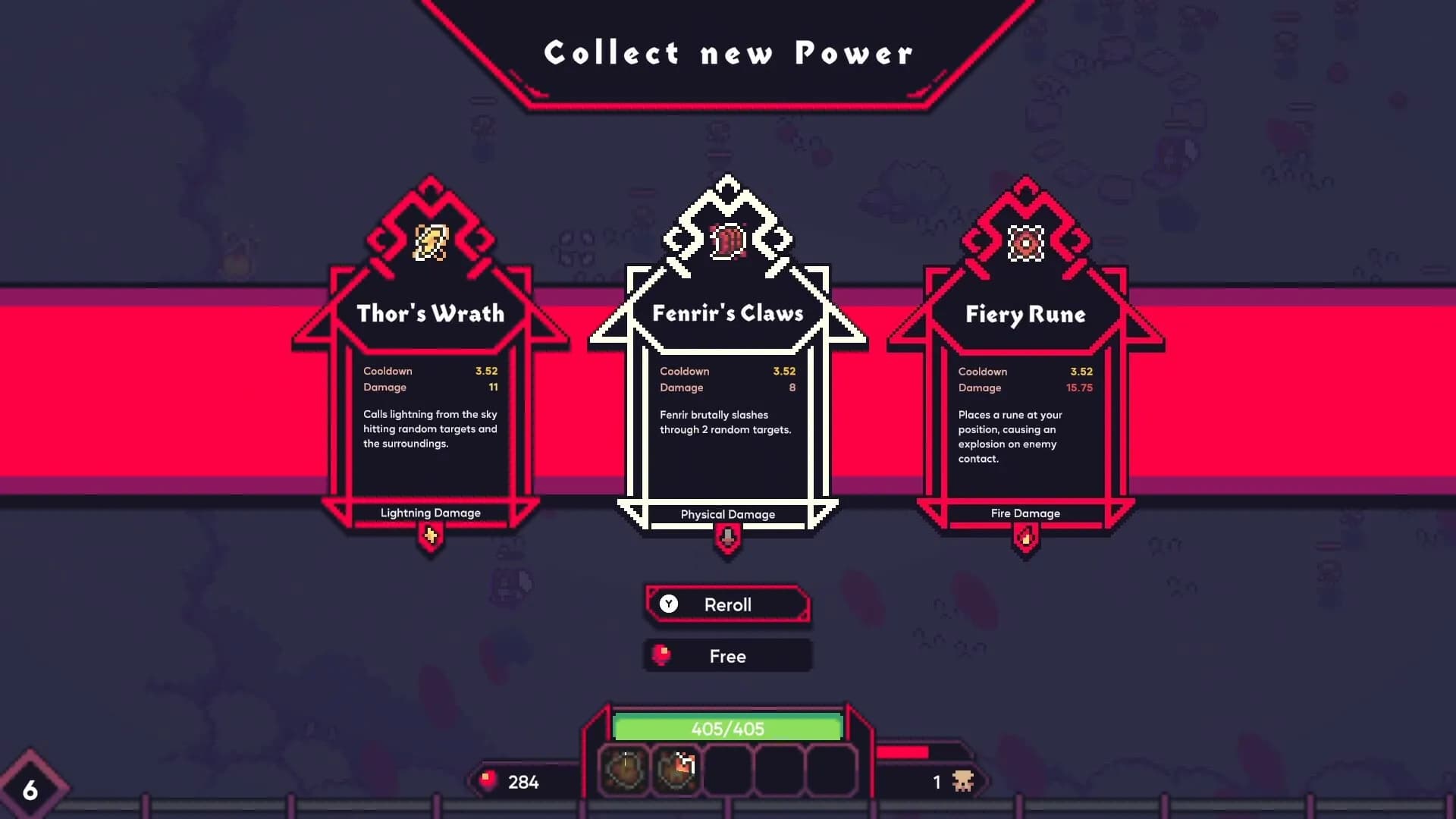Click the Physical Damage arrow icon below Fenrir's Claws
1456x819 pixels.
[727, 536]
